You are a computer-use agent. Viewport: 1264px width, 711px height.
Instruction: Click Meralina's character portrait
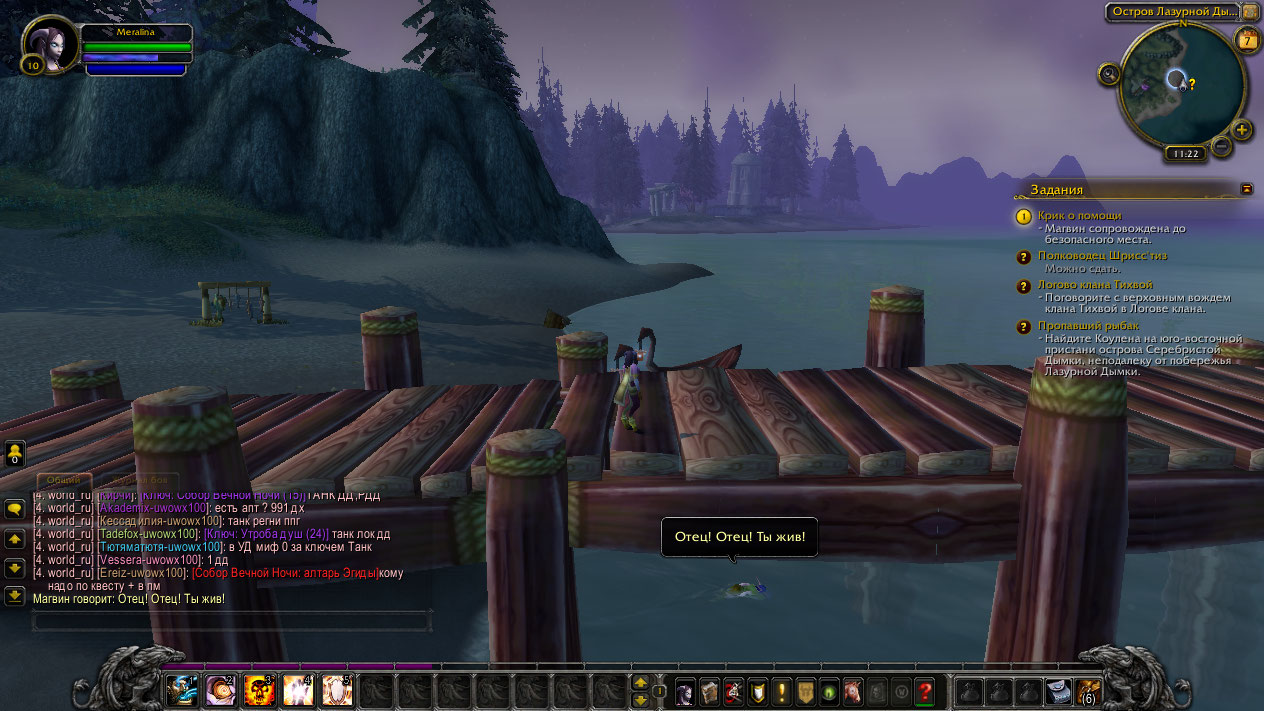pos(52,46)
